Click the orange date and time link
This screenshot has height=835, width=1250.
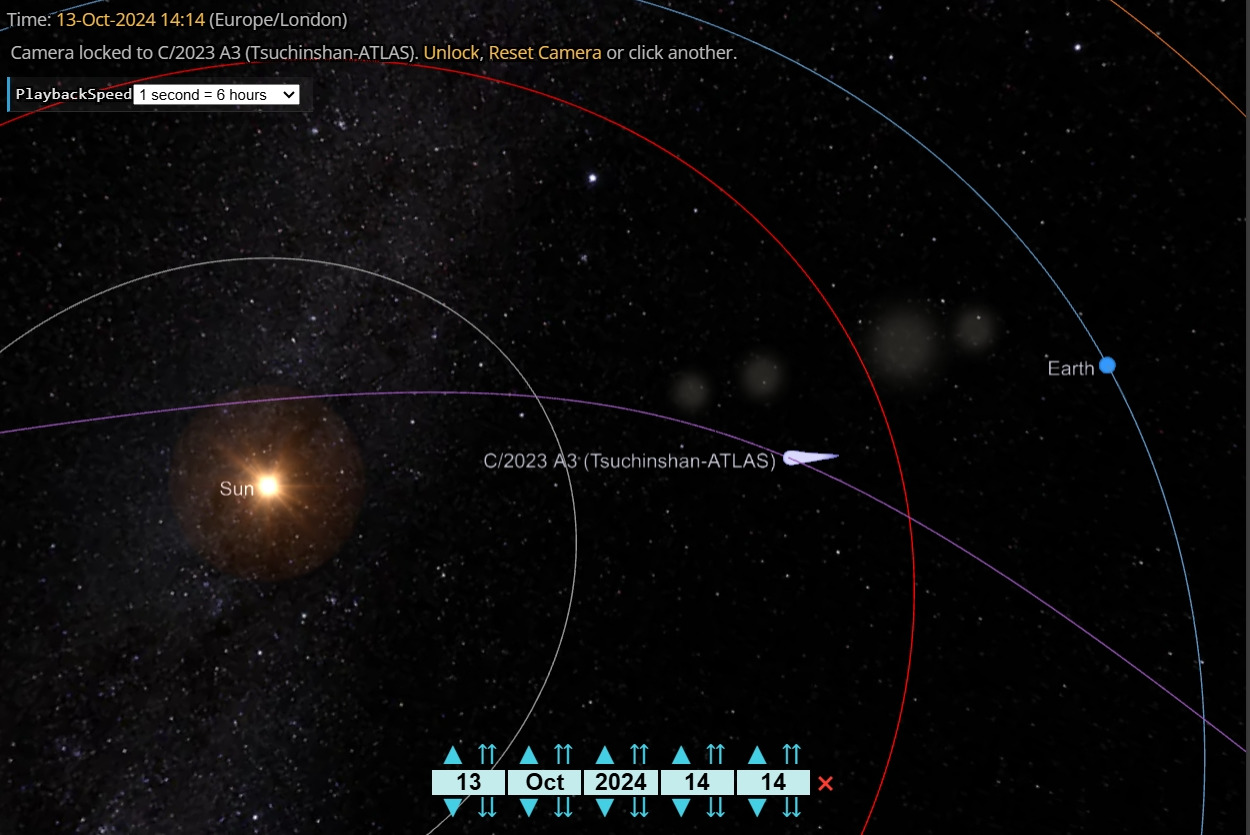(x=131, y=19)
